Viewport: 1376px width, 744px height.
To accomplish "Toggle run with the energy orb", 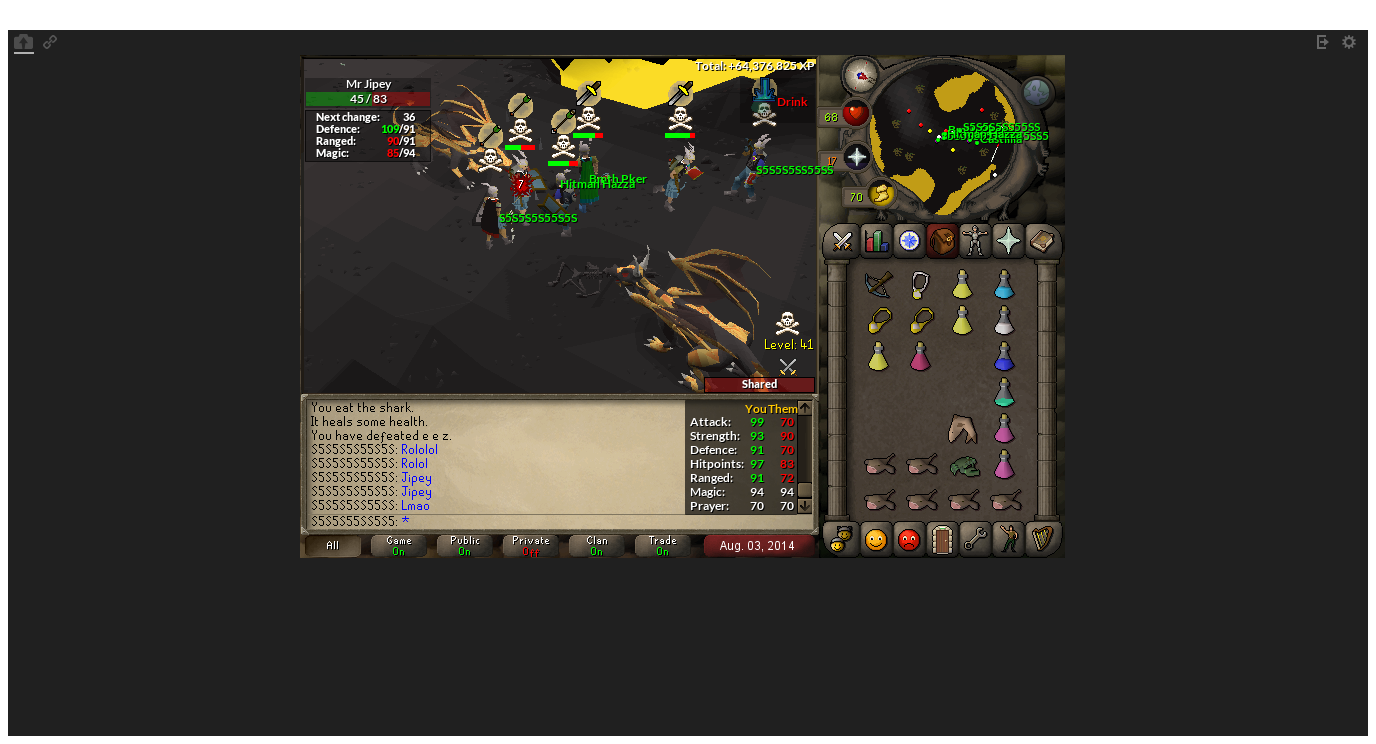I will click(x=880, y=196).
